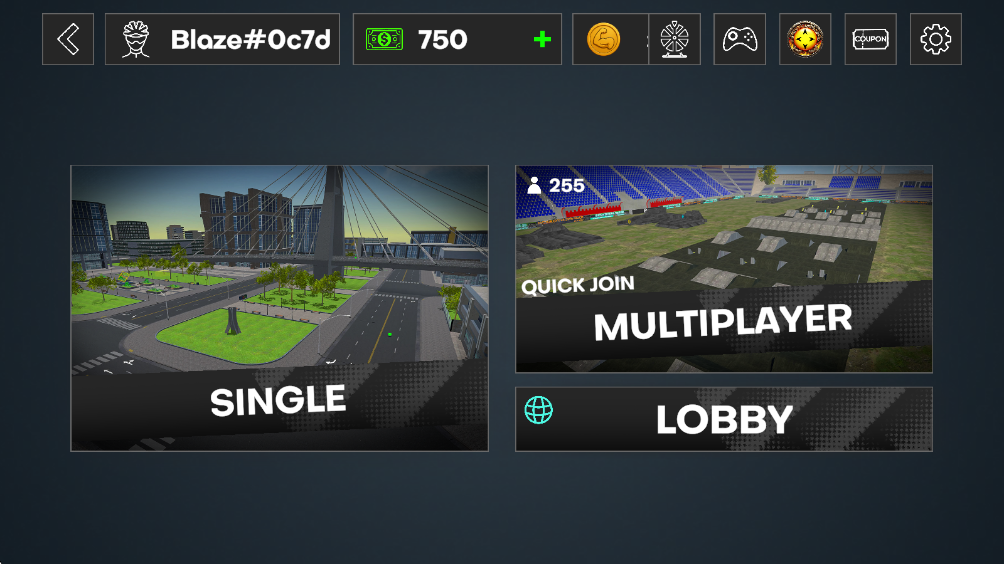Open the Lobby browser
The image size is (1004, 564).
(x=723, y=419)
